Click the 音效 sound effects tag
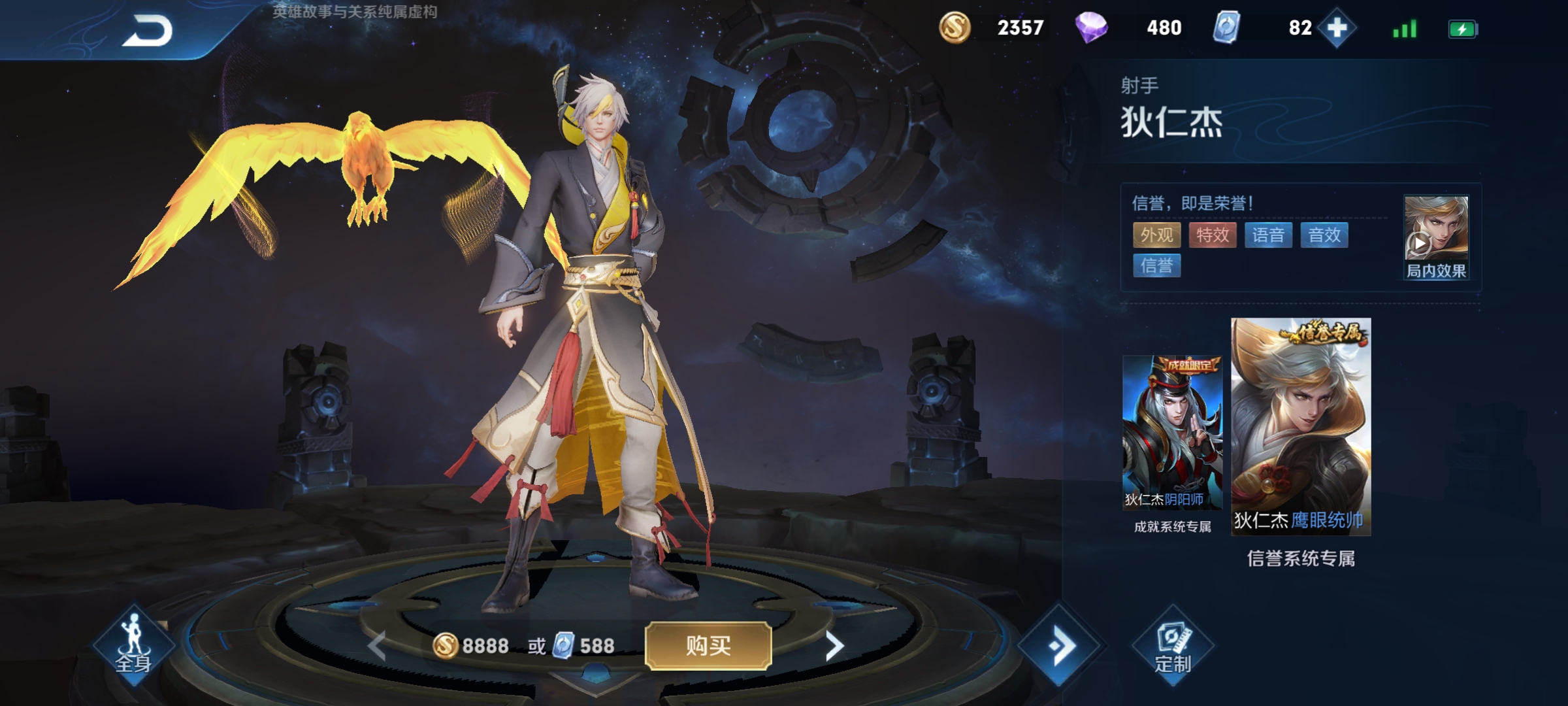 coord(1324,235)
